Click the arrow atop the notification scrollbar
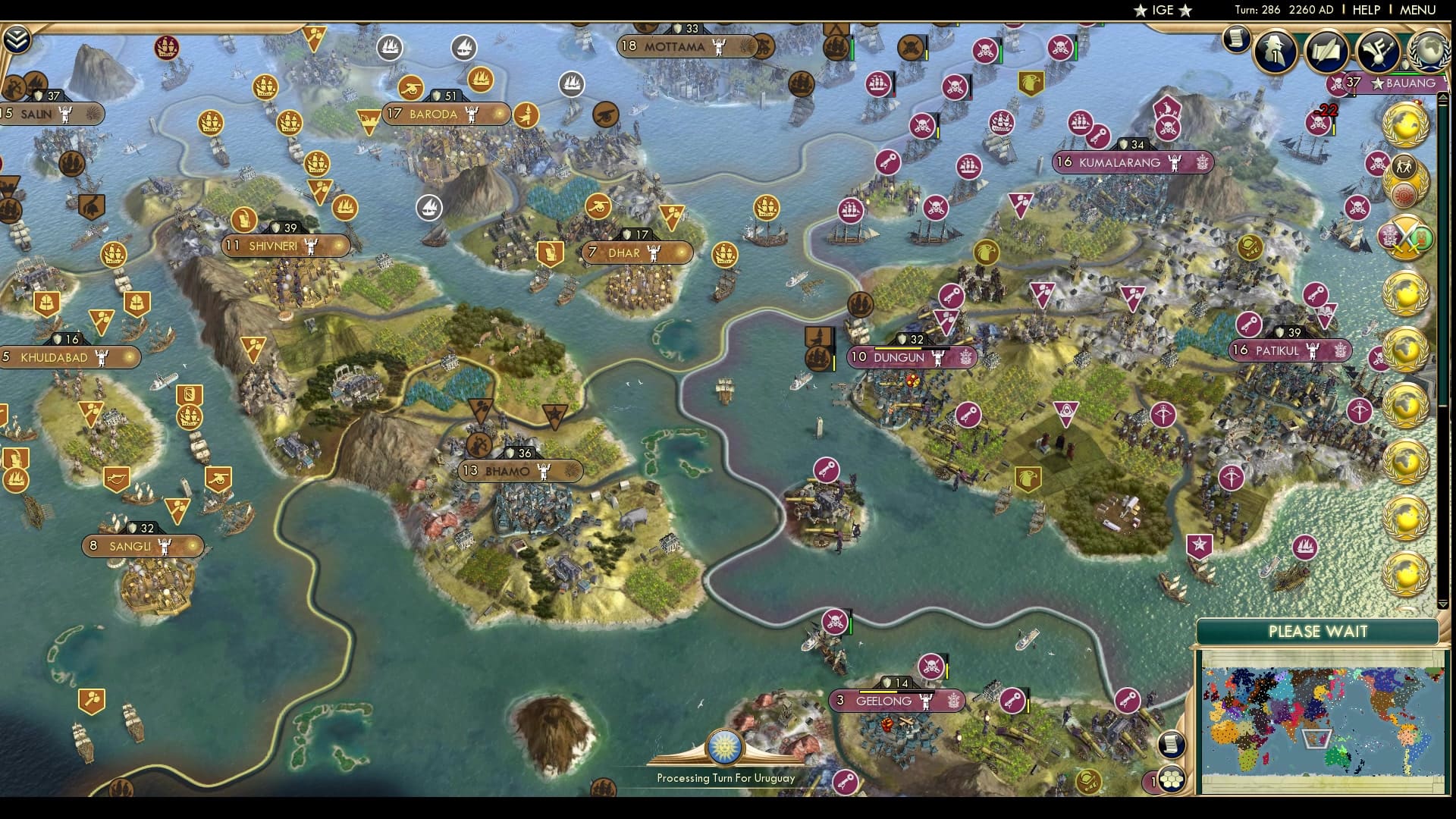1456x819 pixels. click(x=1442, y=97)
